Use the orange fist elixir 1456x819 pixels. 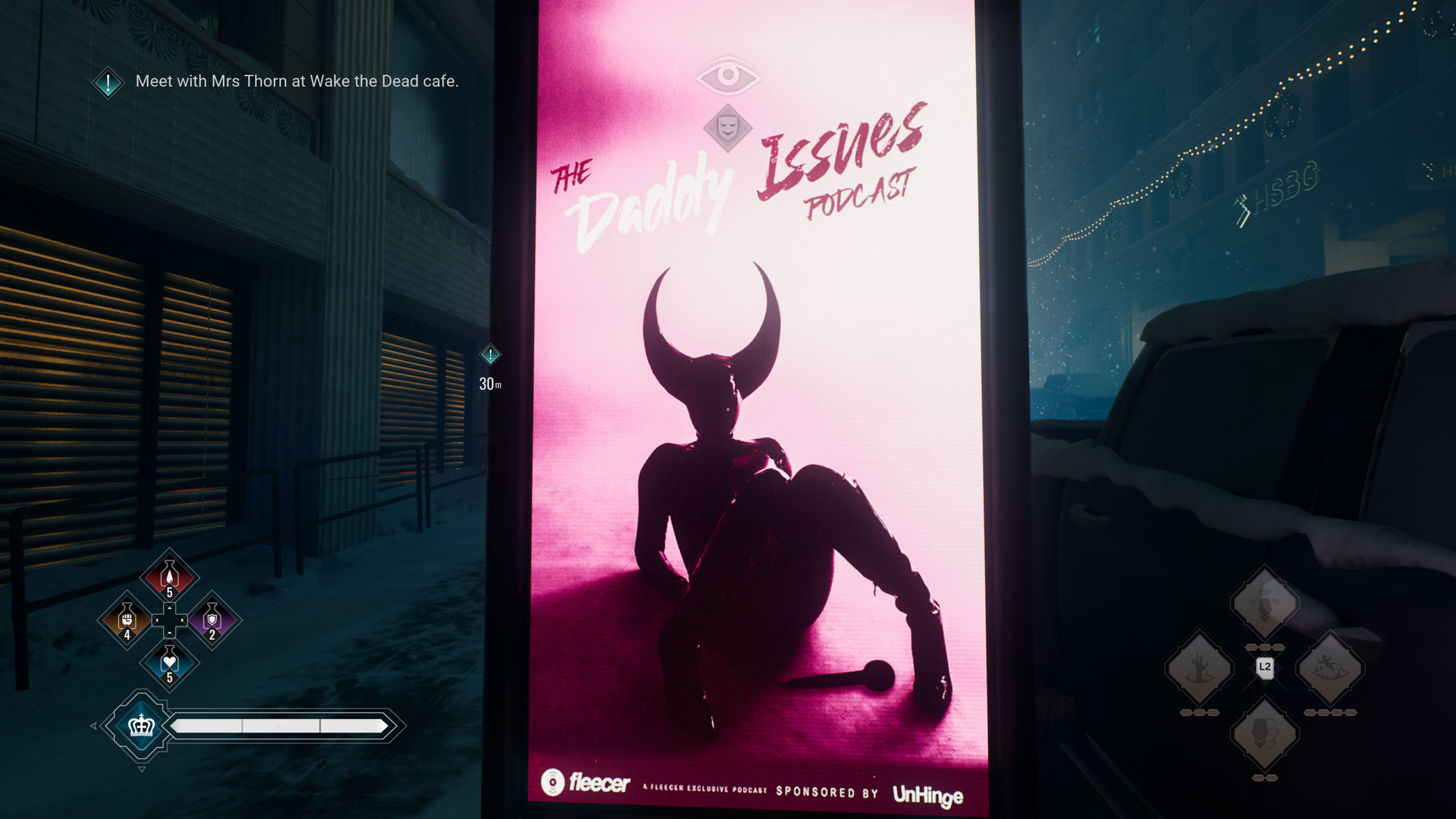tap(127, 620)
